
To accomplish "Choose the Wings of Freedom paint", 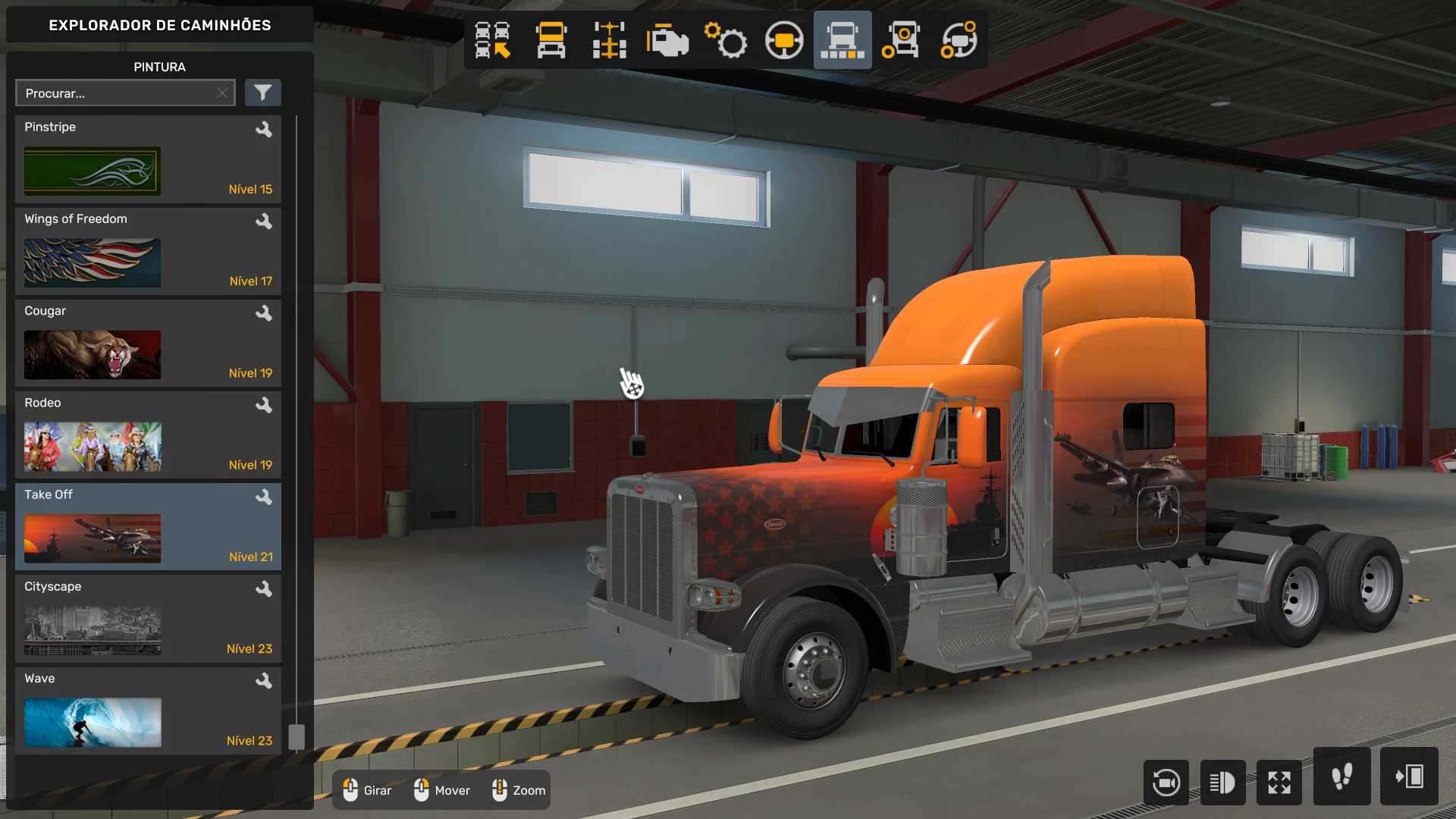I will [148, 251].
